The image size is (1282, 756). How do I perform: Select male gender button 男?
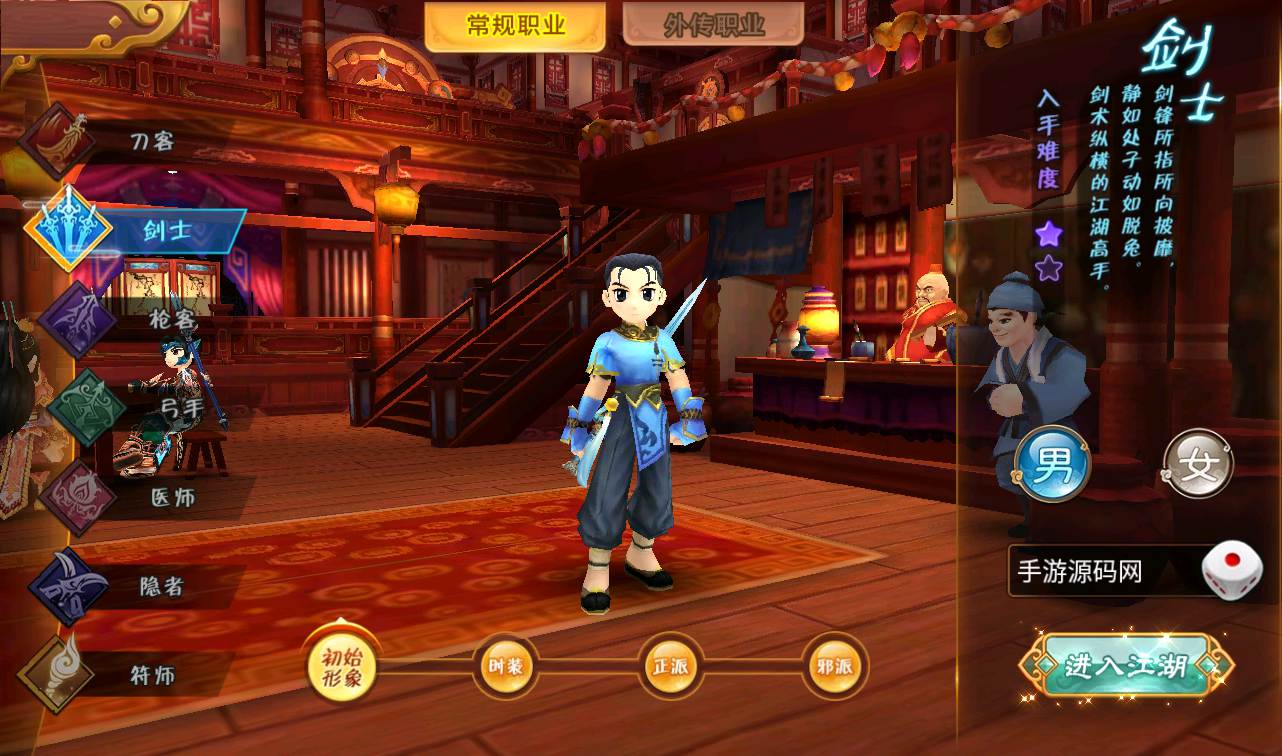1051,467
